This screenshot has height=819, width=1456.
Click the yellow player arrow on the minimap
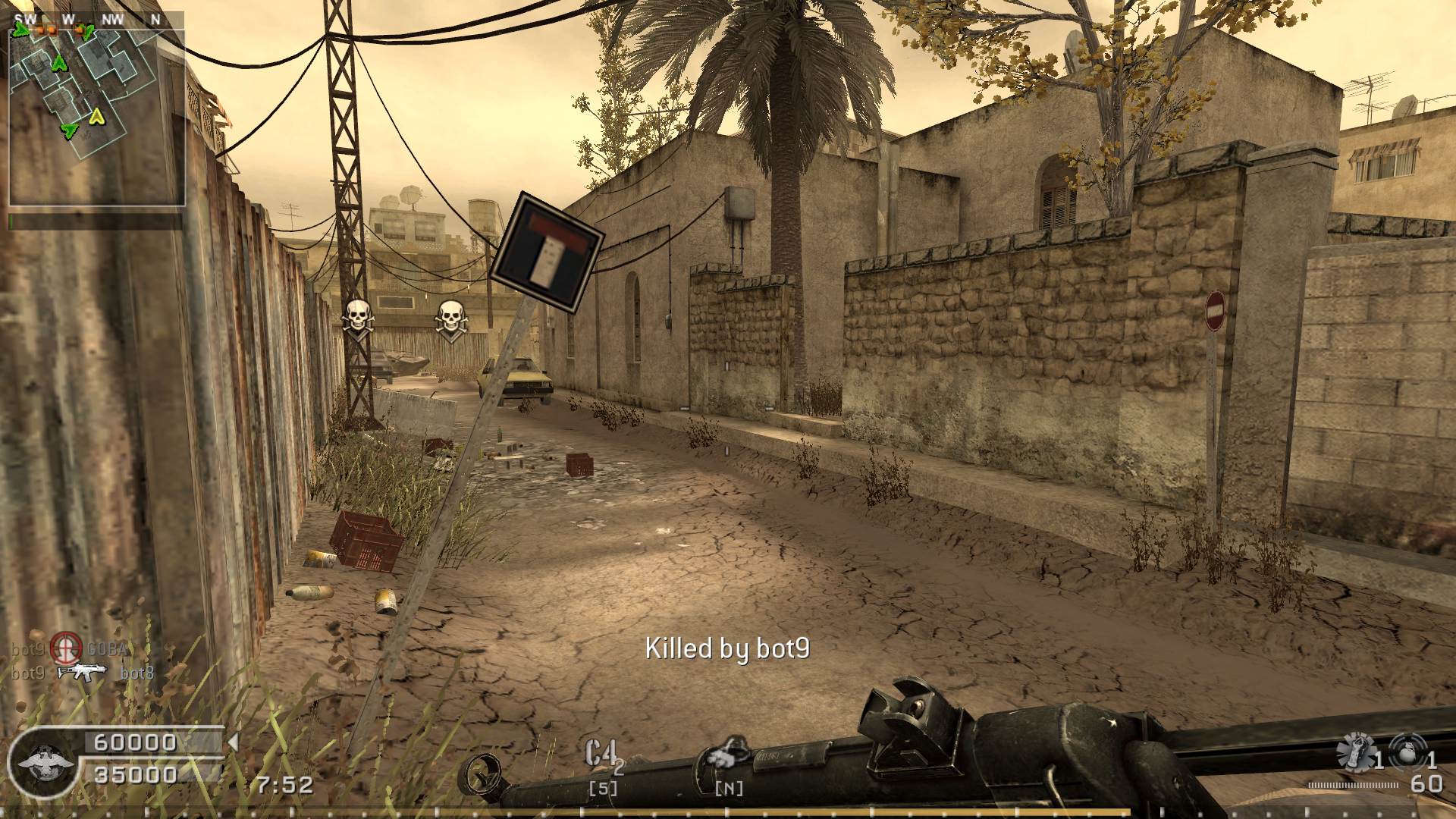(96, 117)
